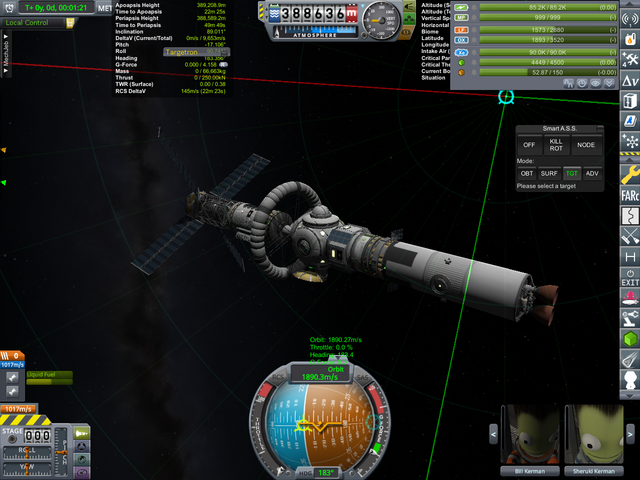
Task: Switch Smart A.S.S. mode to ADV
Action: coord(593,173)
